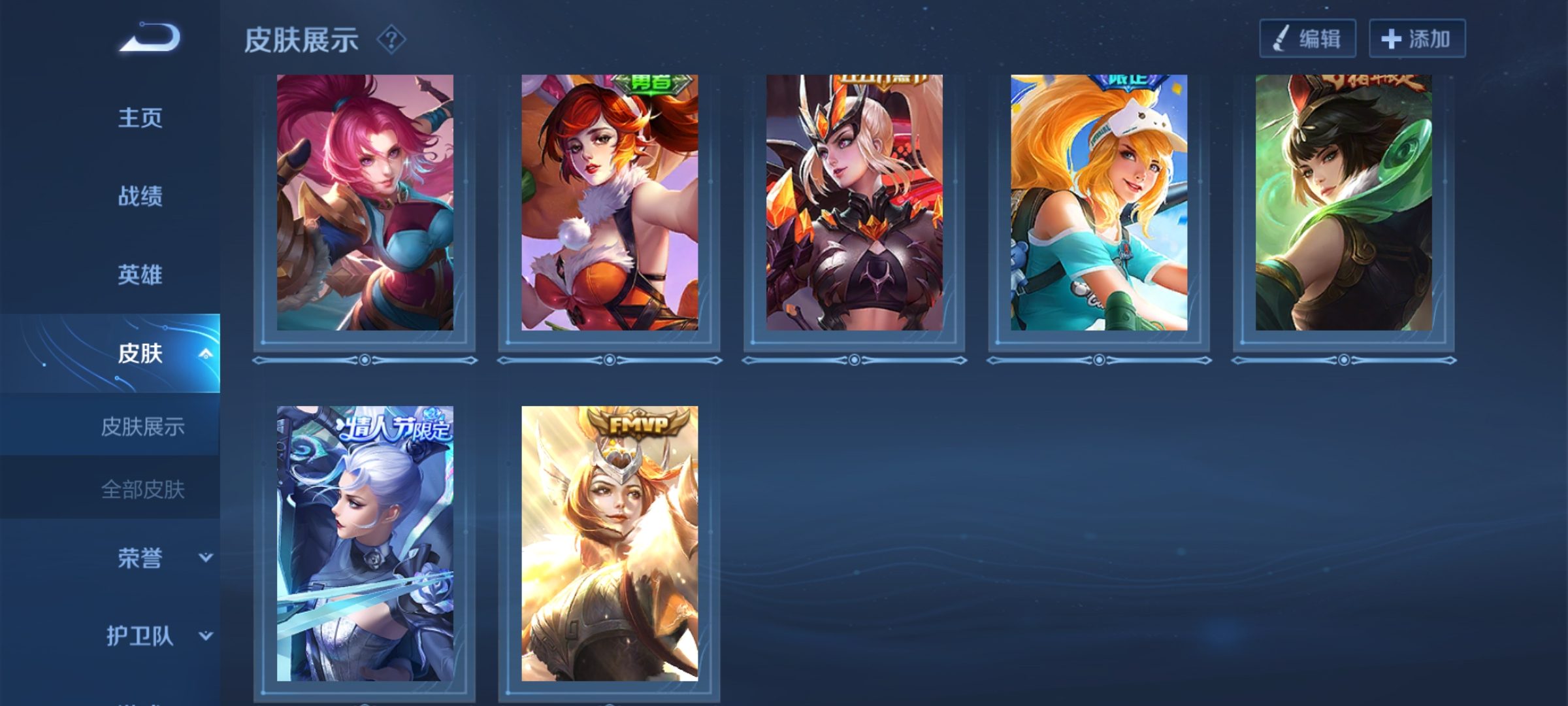Select the 皮肤展示 sub-tab
The image size is (1568, 706).
coord(142,427)
